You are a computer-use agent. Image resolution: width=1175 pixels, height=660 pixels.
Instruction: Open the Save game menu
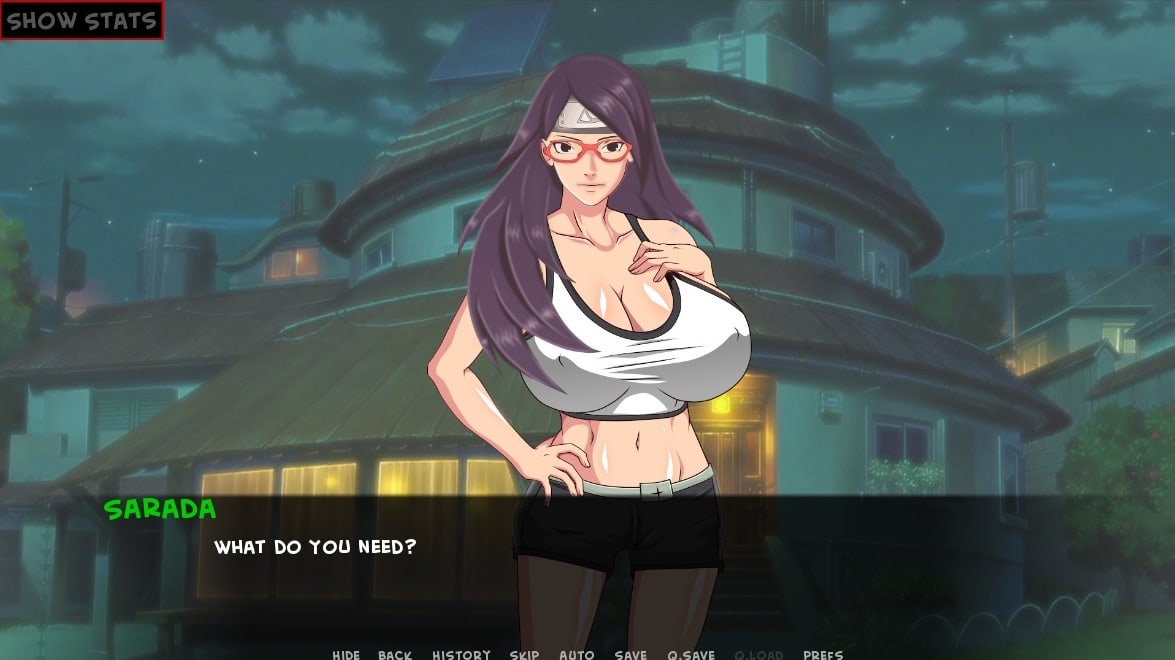(x=630, y=655)
